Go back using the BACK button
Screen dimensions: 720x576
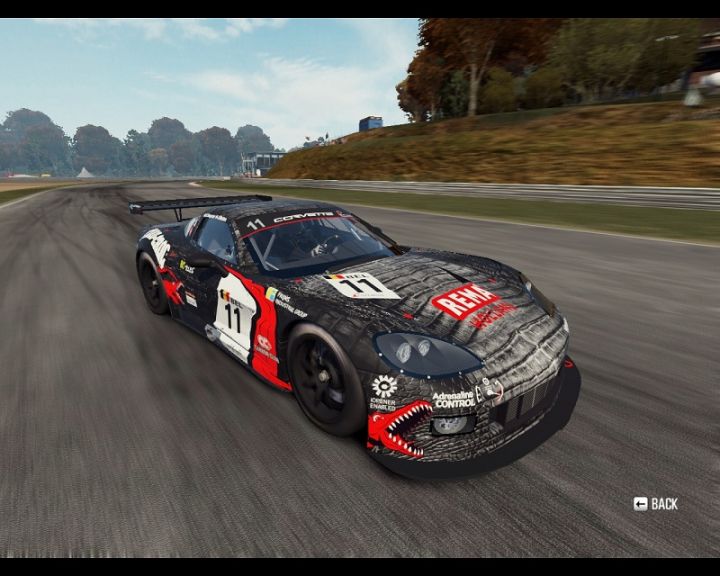tap(656, 504)
